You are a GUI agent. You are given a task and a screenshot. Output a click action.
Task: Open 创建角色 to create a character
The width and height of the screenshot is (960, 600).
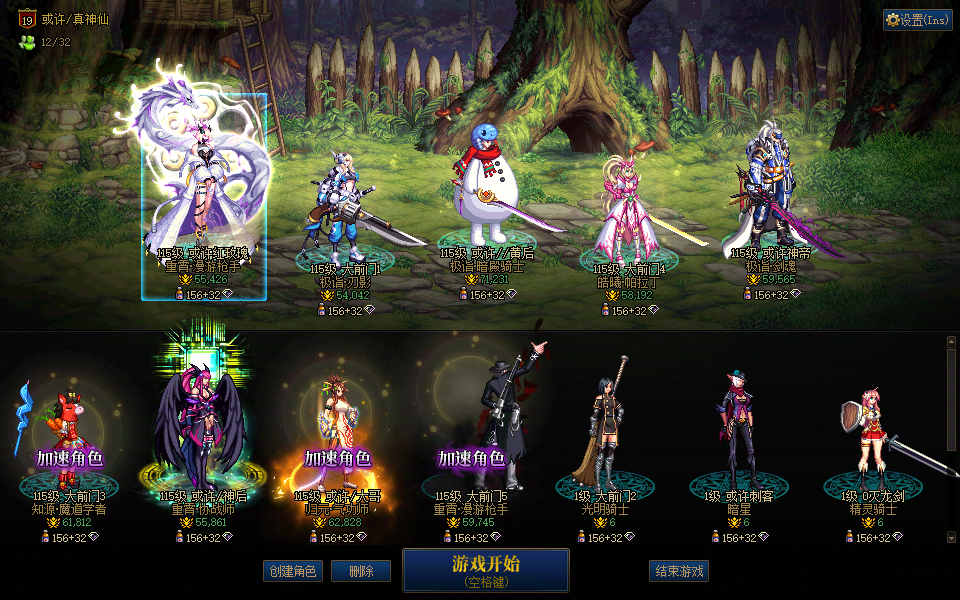coord(292,571)
